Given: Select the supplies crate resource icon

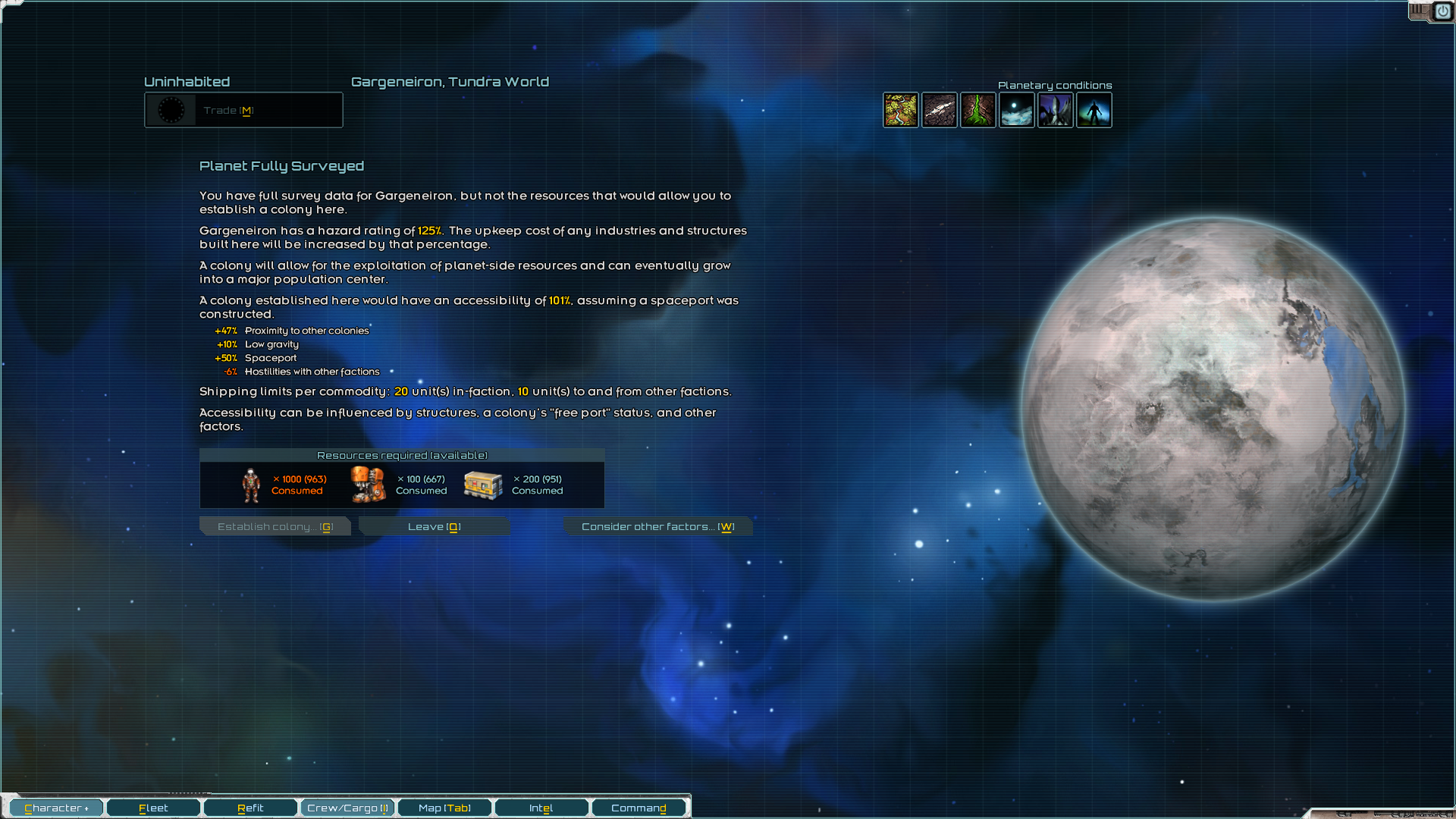Looking at the screenshot, I should pyautogui.click(x=483, y=484).
